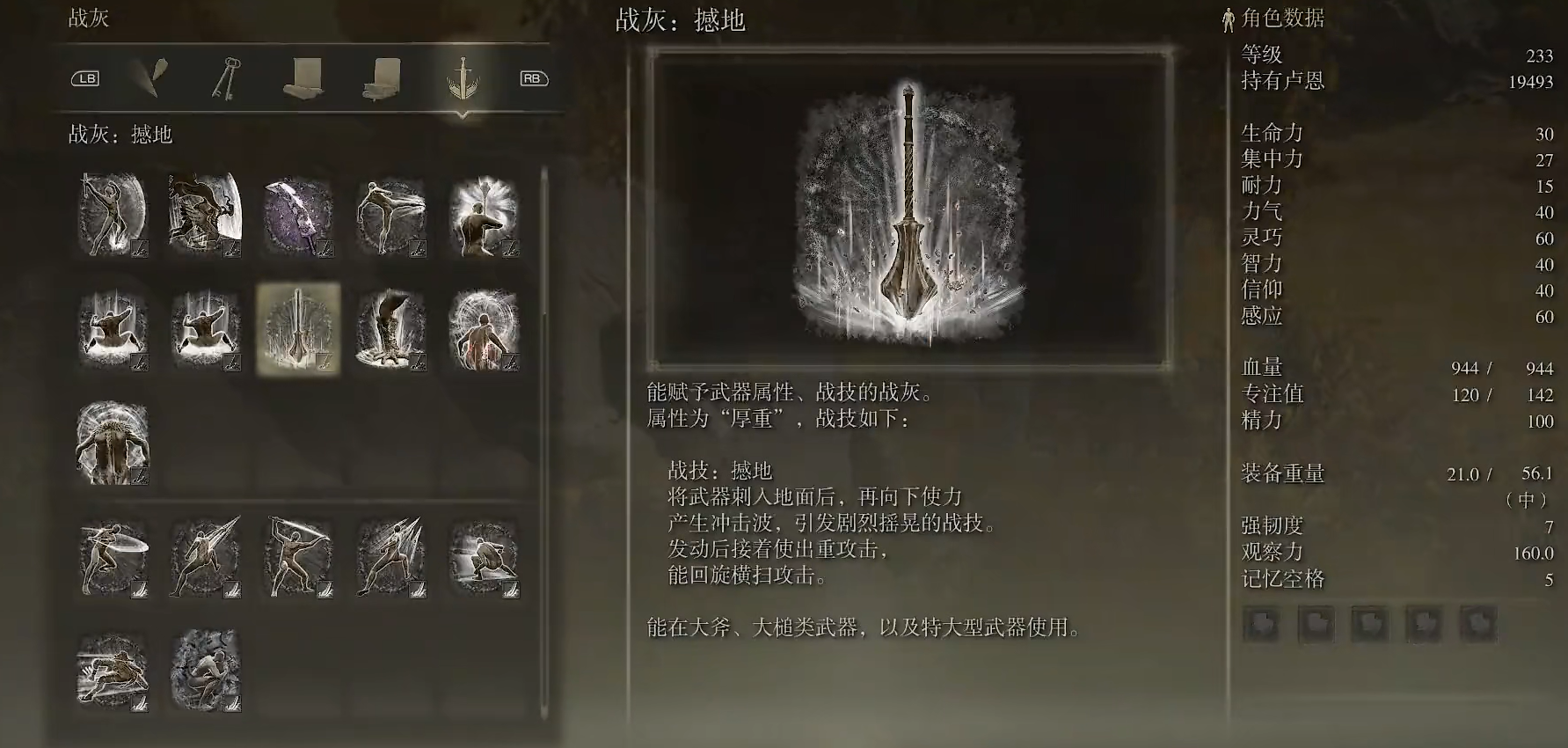Pick the figure raising a glowing weapon
This screenshot has height=748, width=1568.
pos(483,216)
